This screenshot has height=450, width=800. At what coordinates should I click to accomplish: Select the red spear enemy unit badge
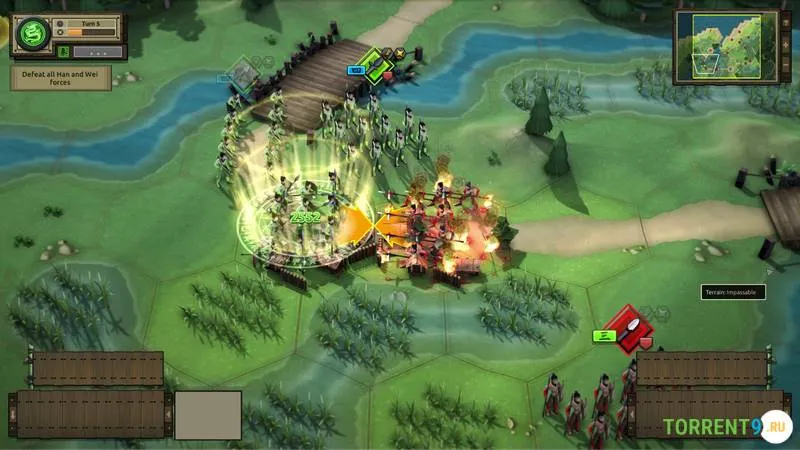click(x=628, y=328)
